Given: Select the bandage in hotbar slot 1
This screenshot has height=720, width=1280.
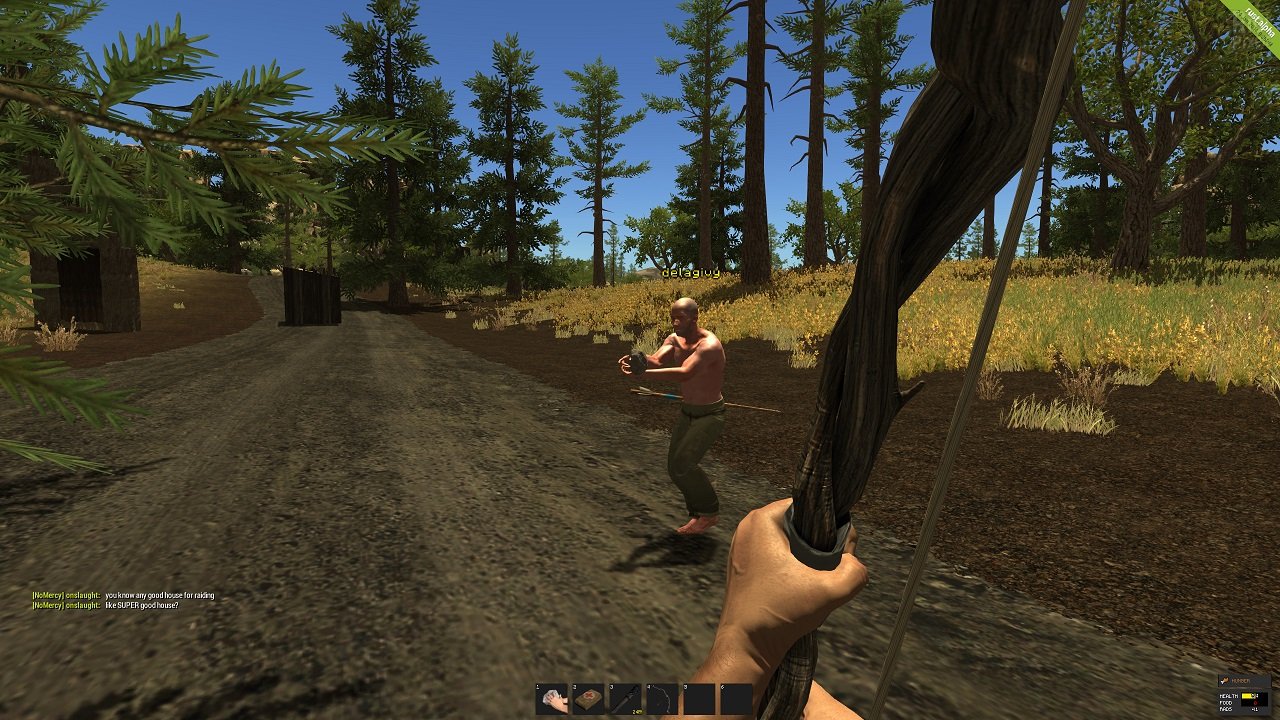Looking at the screenshot, I should (x=551, y=700).
